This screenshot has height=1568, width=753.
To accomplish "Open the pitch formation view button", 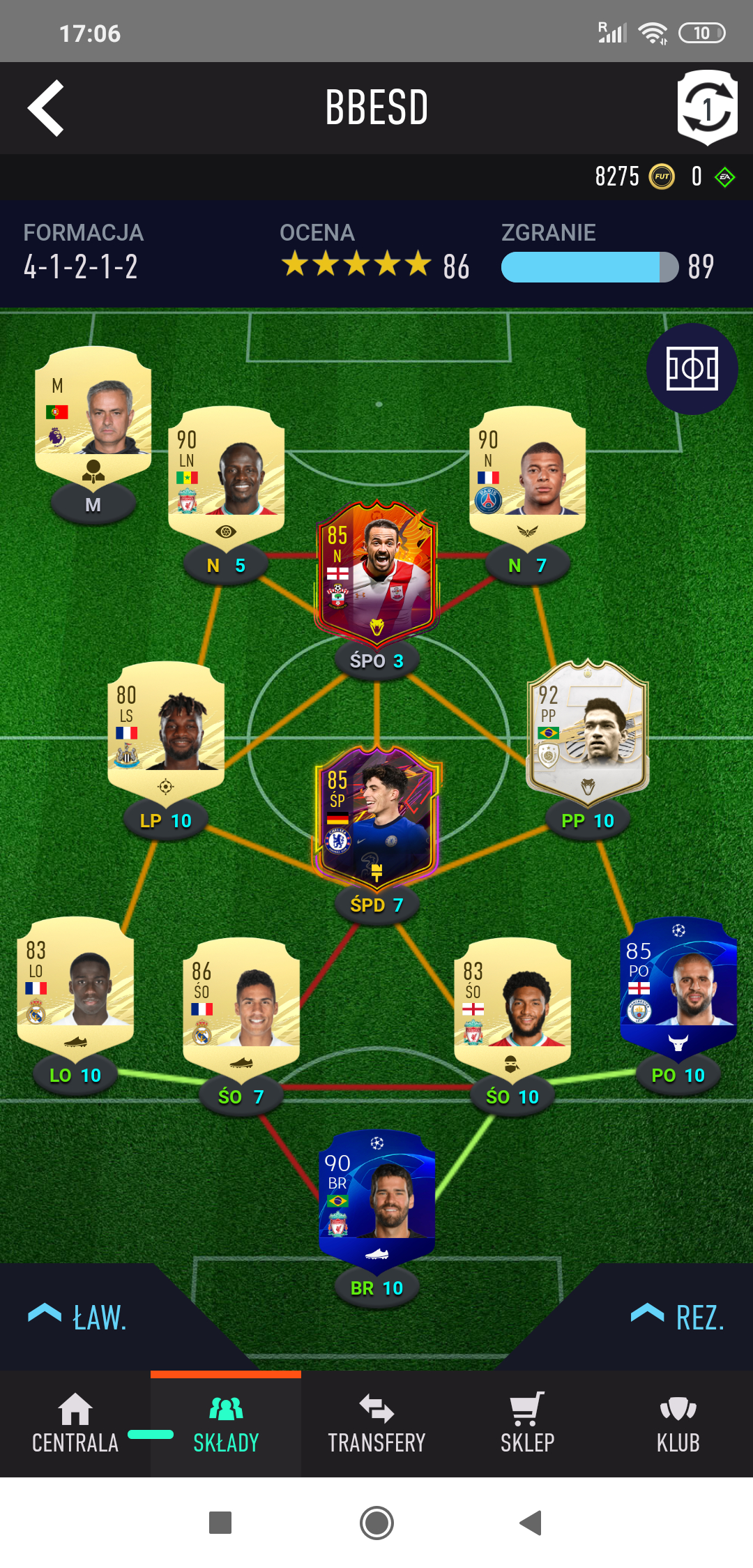I will click(692, 368).
